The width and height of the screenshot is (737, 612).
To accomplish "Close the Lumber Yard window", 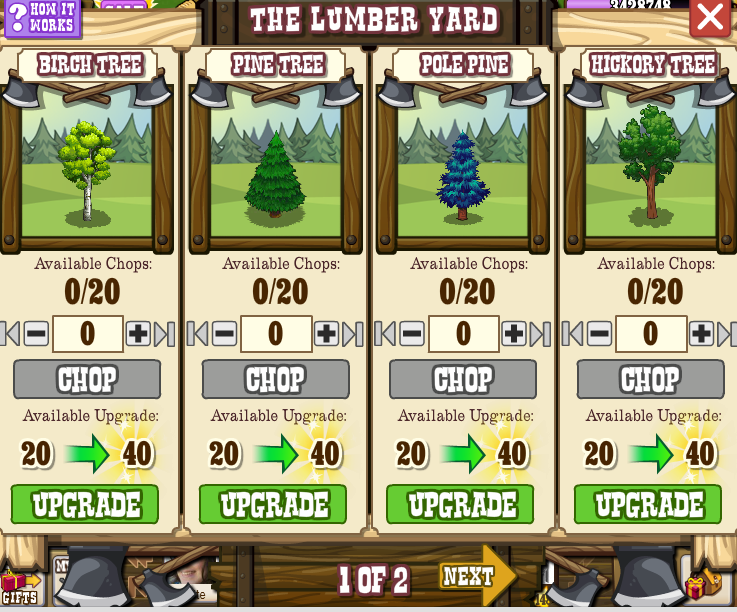I will coord(710,17).
